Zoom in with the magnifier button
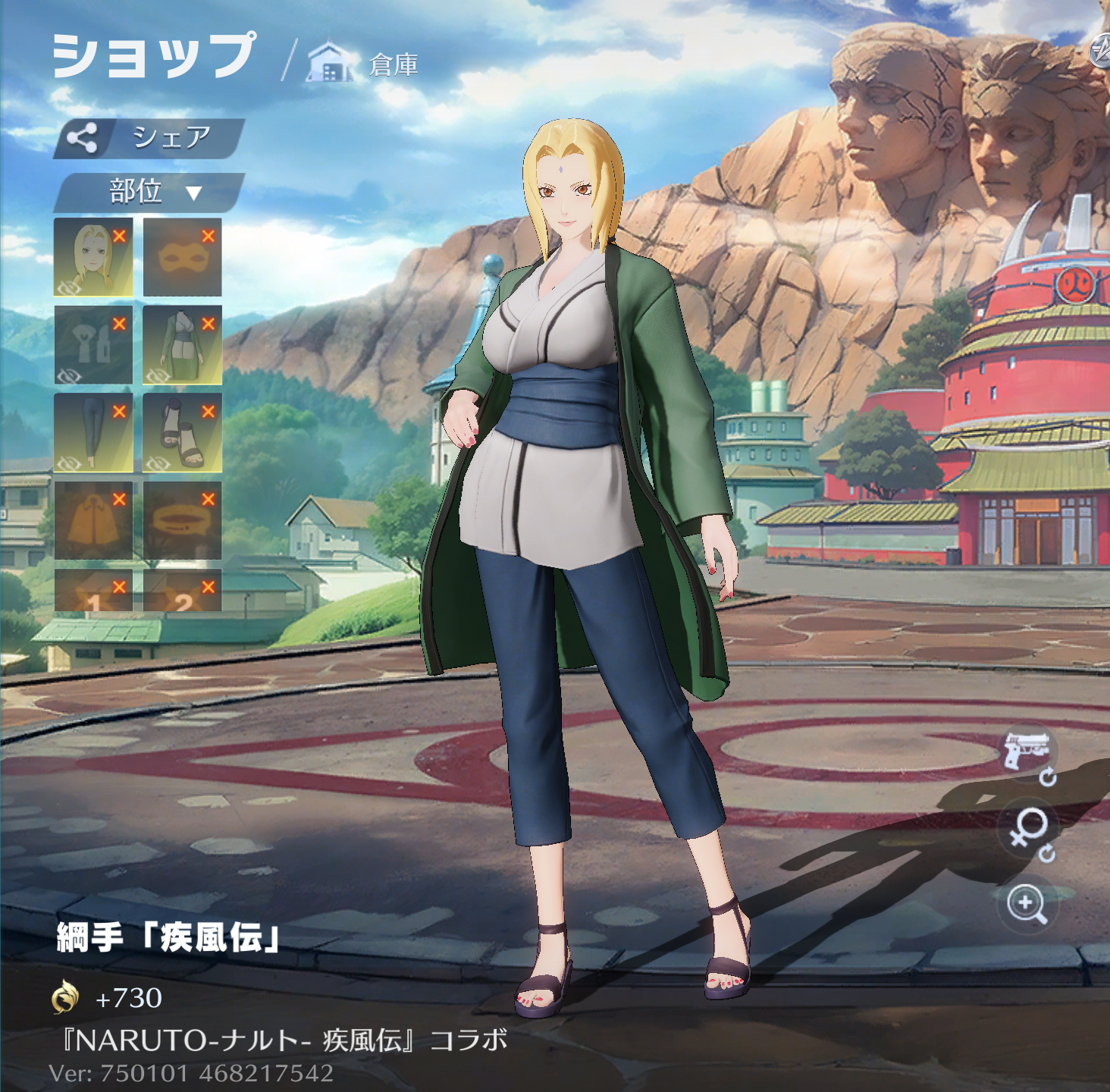This screenshot has height=1092, width=1110. pyautogui.click(x=1027, y=904)
